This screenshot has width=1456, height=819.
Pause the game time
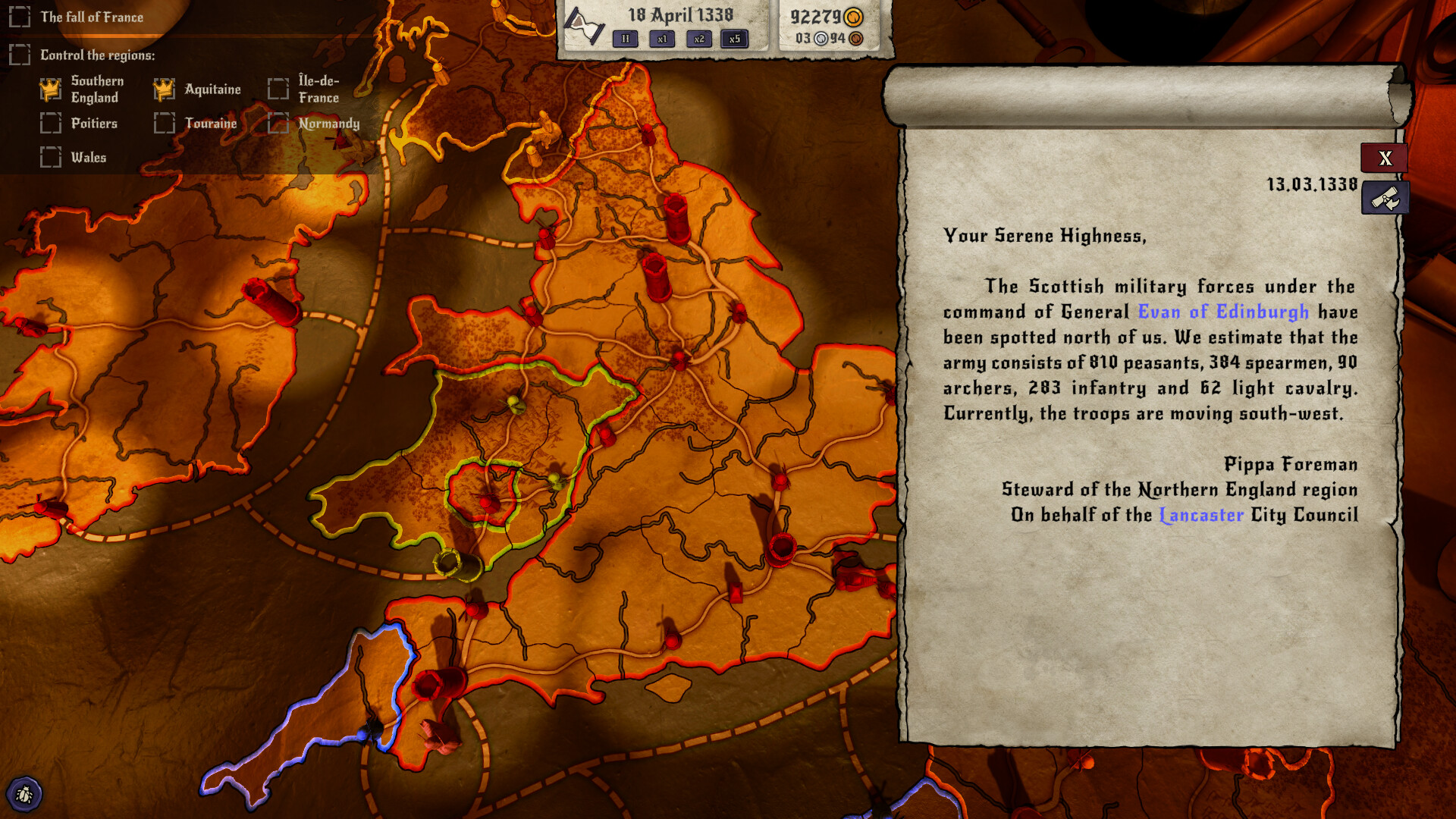coord(626,39)
